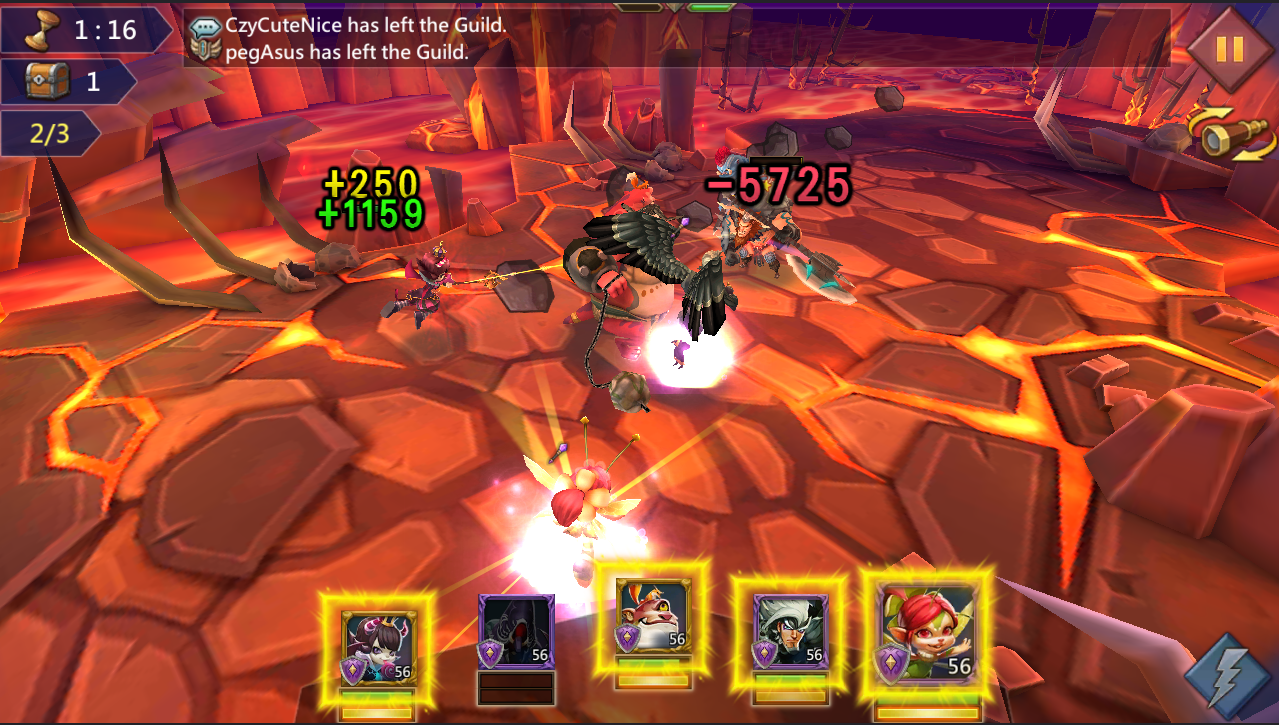Viewport: 1279px width, 725px height.
Task: Select the hooded dark reaper hero portrait
Action: pyautogui.click(x=516, y=632)
